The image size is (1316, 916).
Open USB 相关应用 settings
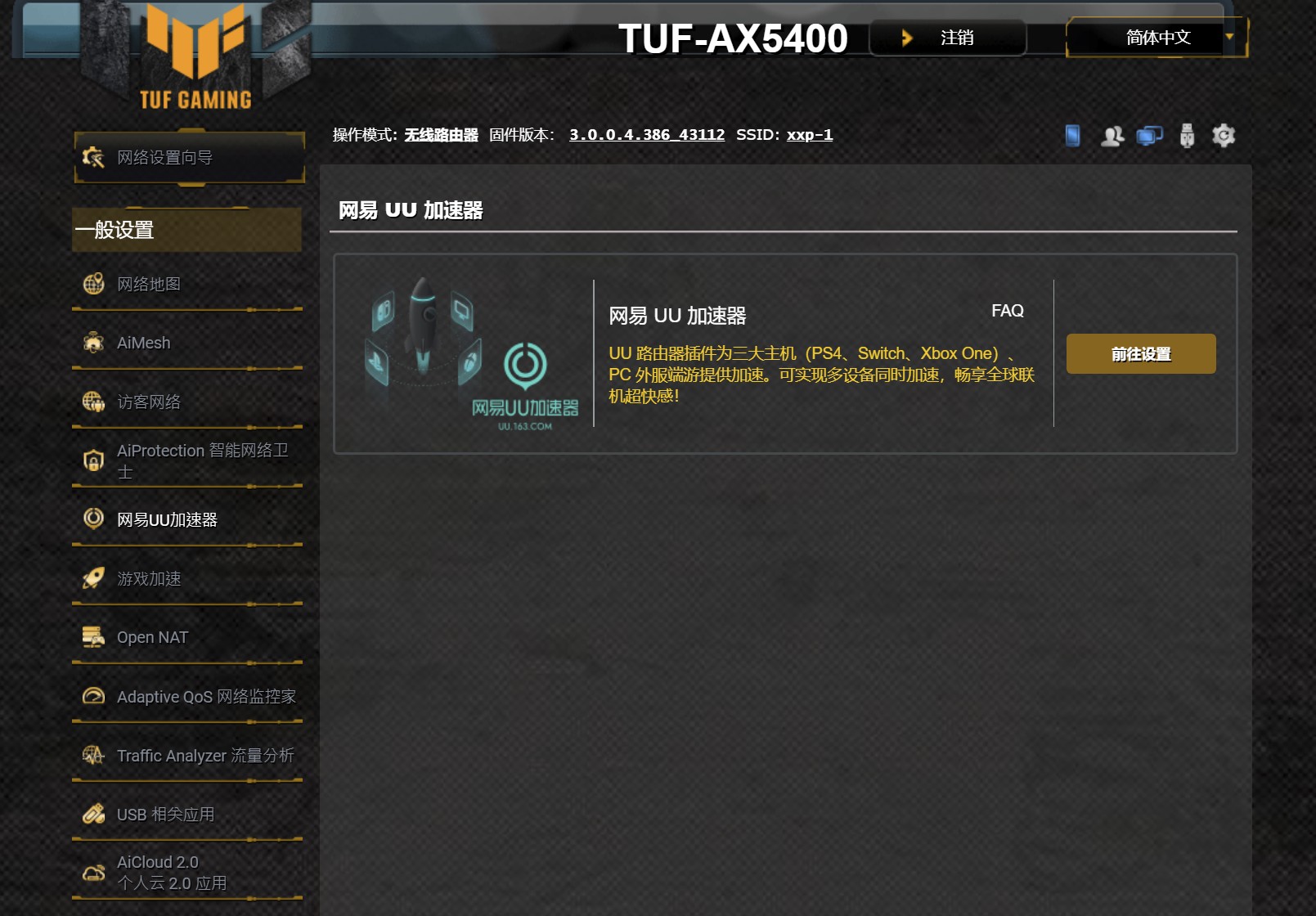[x=94, y=815]
